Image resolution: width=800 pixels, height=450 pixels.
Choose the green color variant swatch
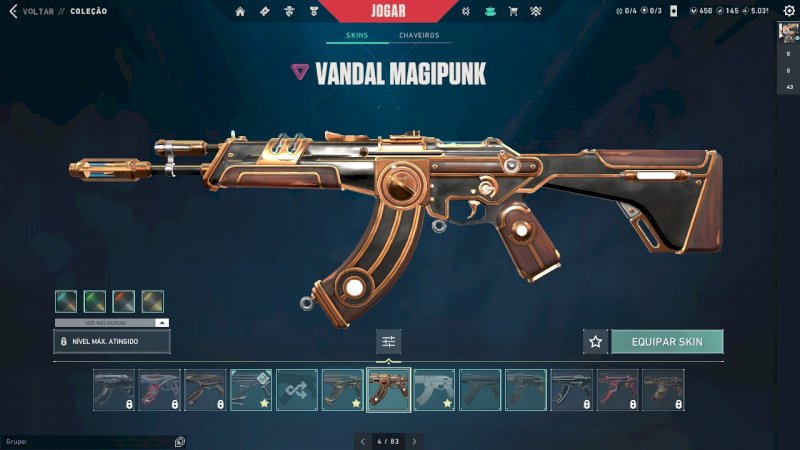click(95, 301)
